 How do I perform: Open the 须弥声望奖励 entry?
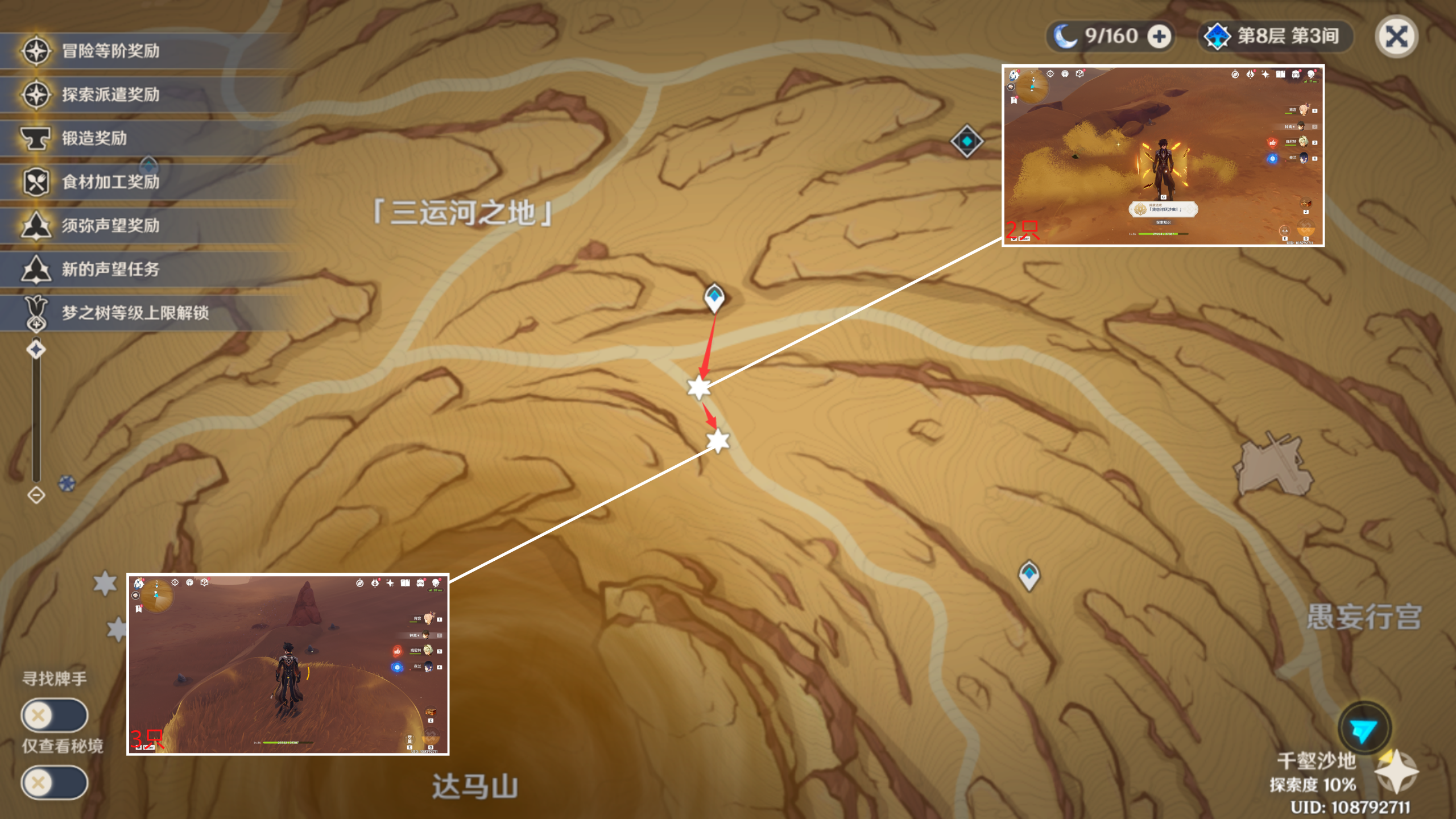(111, 226)
